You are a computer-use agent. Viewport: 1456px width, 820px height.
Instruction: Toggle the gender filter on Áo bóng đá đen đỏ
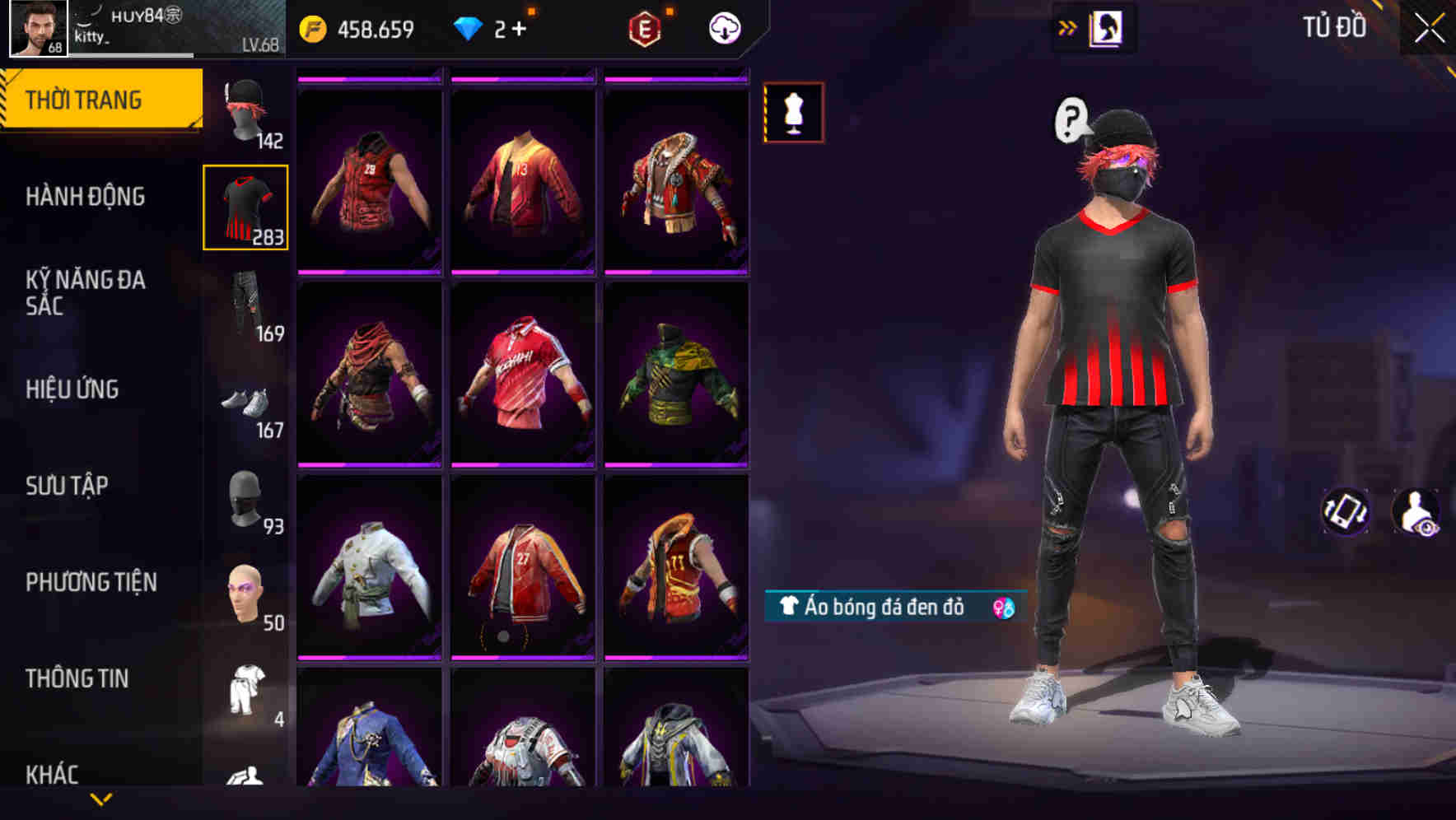click(1001, 609)
